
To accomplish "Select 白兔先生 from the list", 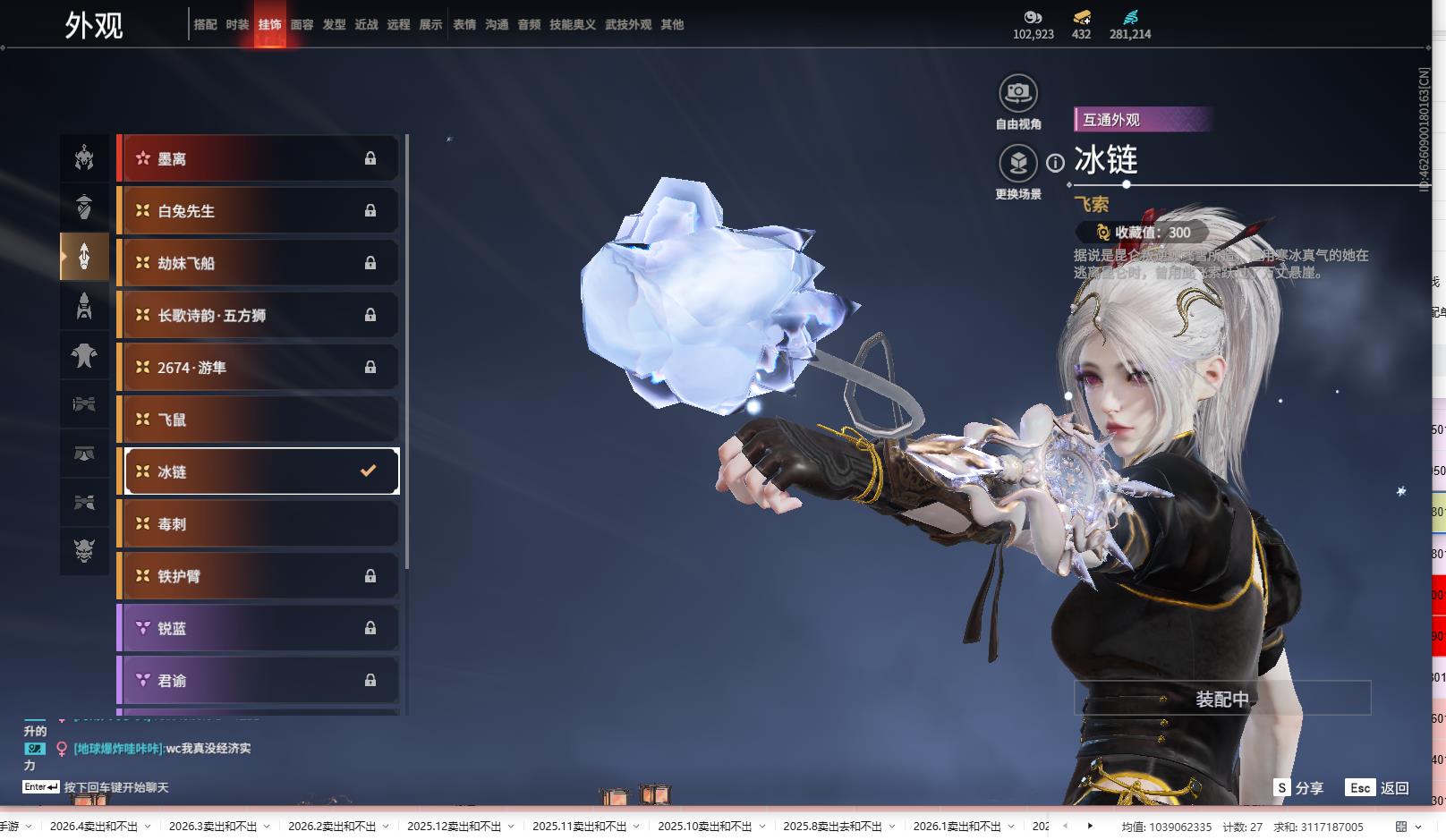I will click(x=259, y=211).
